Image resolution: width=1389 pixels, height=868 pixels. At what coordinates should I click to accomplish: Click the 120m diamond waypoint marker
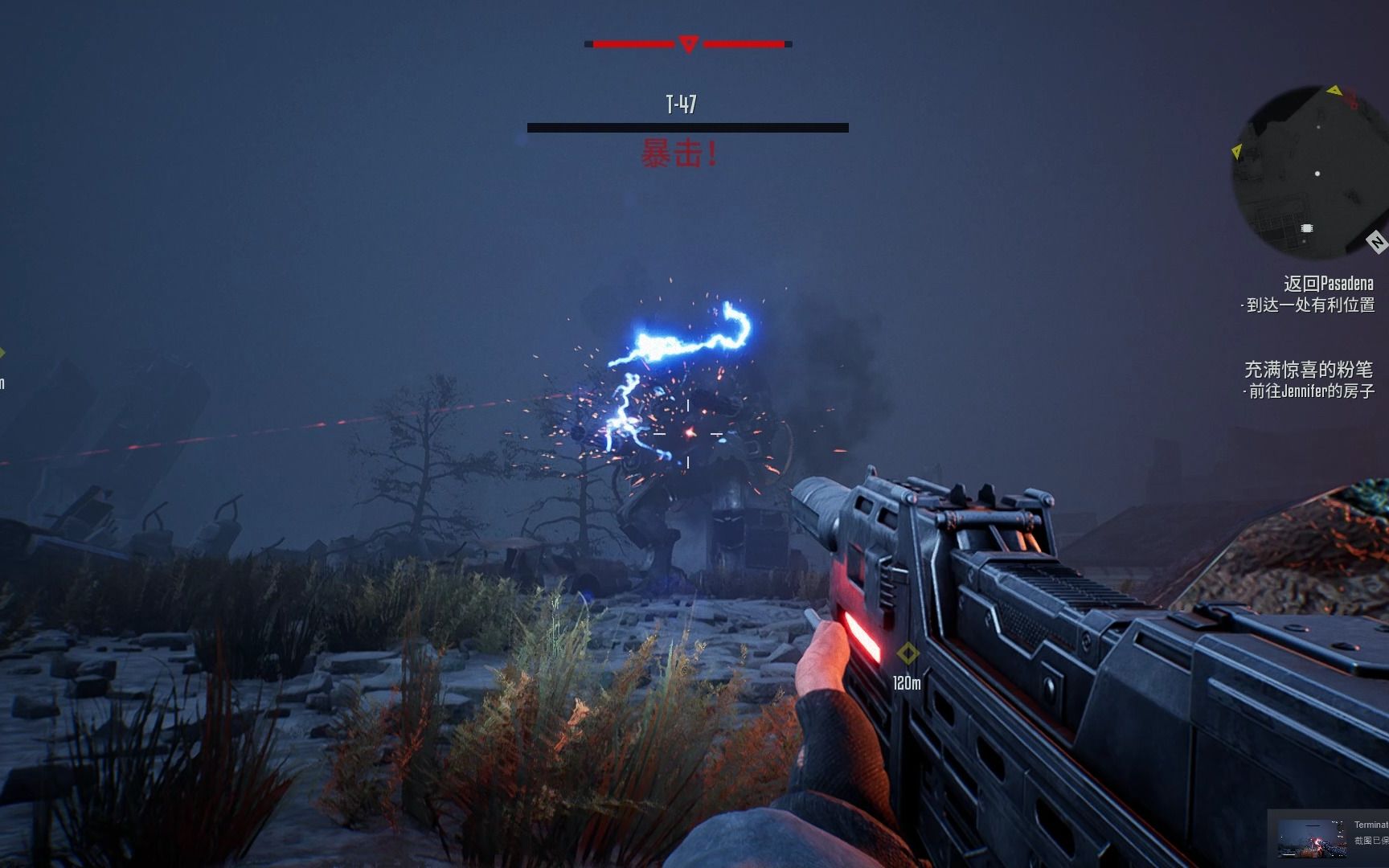coord(908,653)
